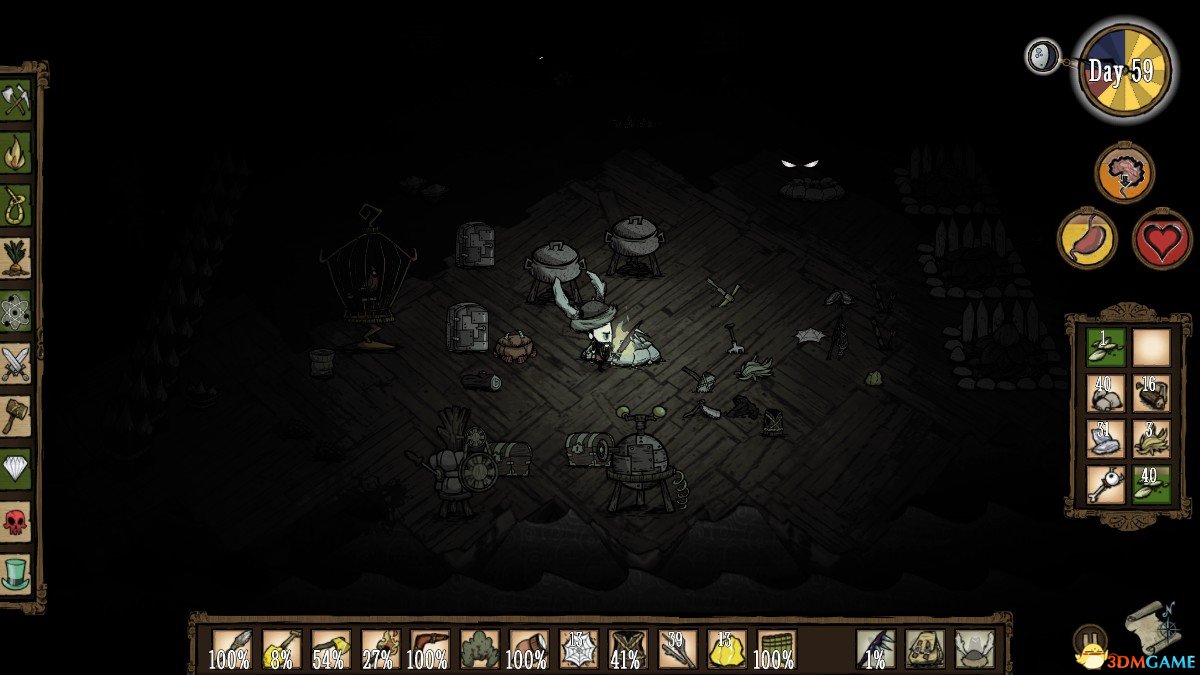Viewport: 1200px width, 675px height.
Task: Pick the twigs stack of 39
Action: [678, 648]
